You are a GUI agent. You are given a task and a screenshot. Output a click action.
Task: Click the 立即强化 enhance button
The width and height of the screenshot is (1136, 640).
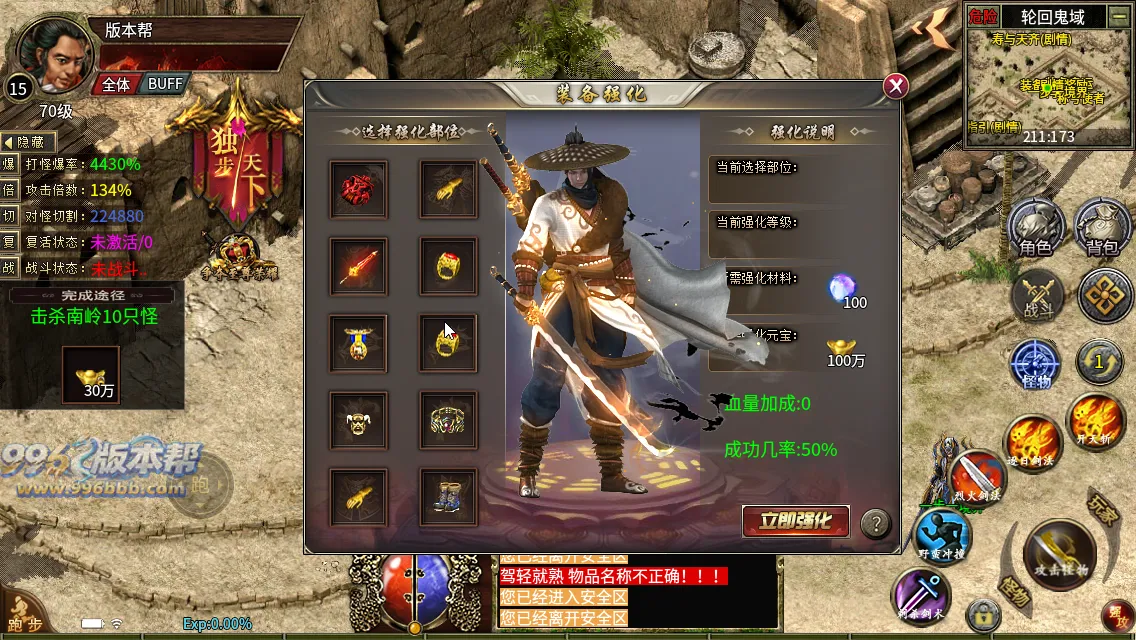tap(796, 521)
